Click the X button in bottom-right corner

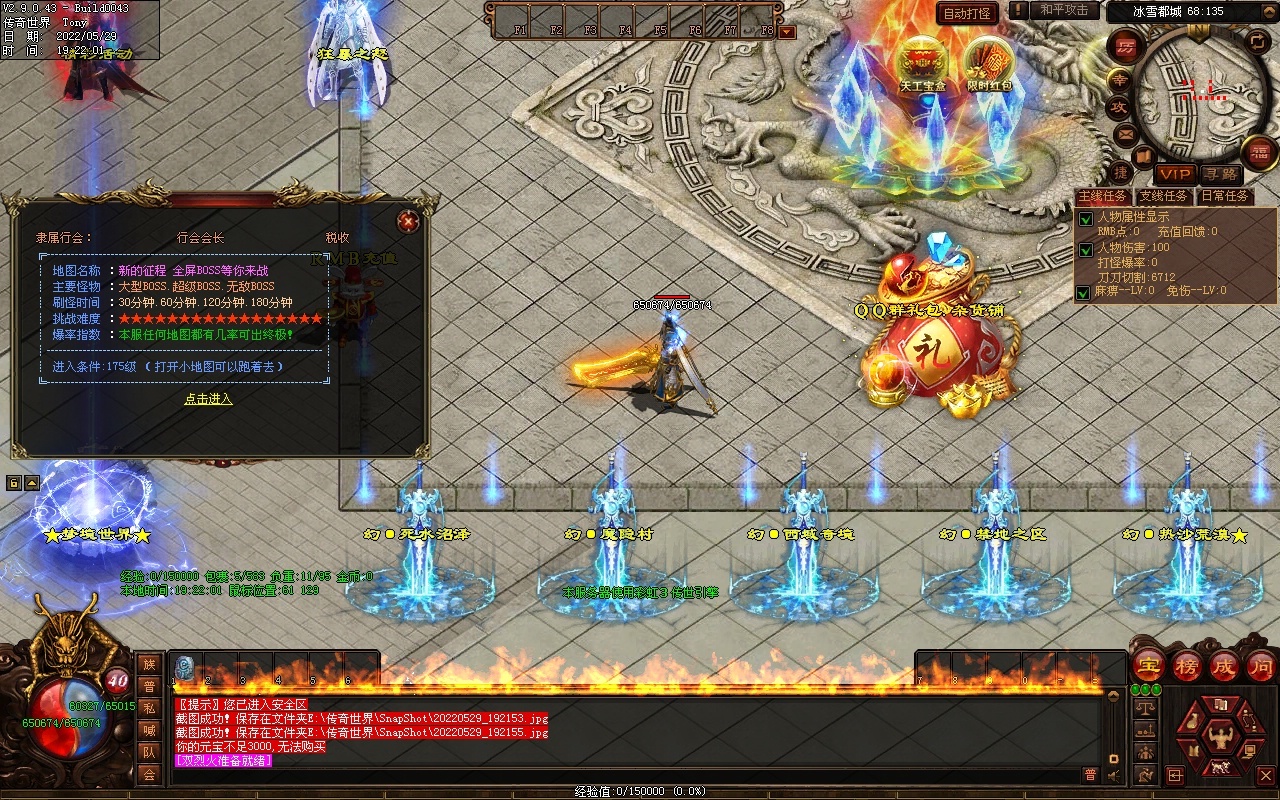1265,775
